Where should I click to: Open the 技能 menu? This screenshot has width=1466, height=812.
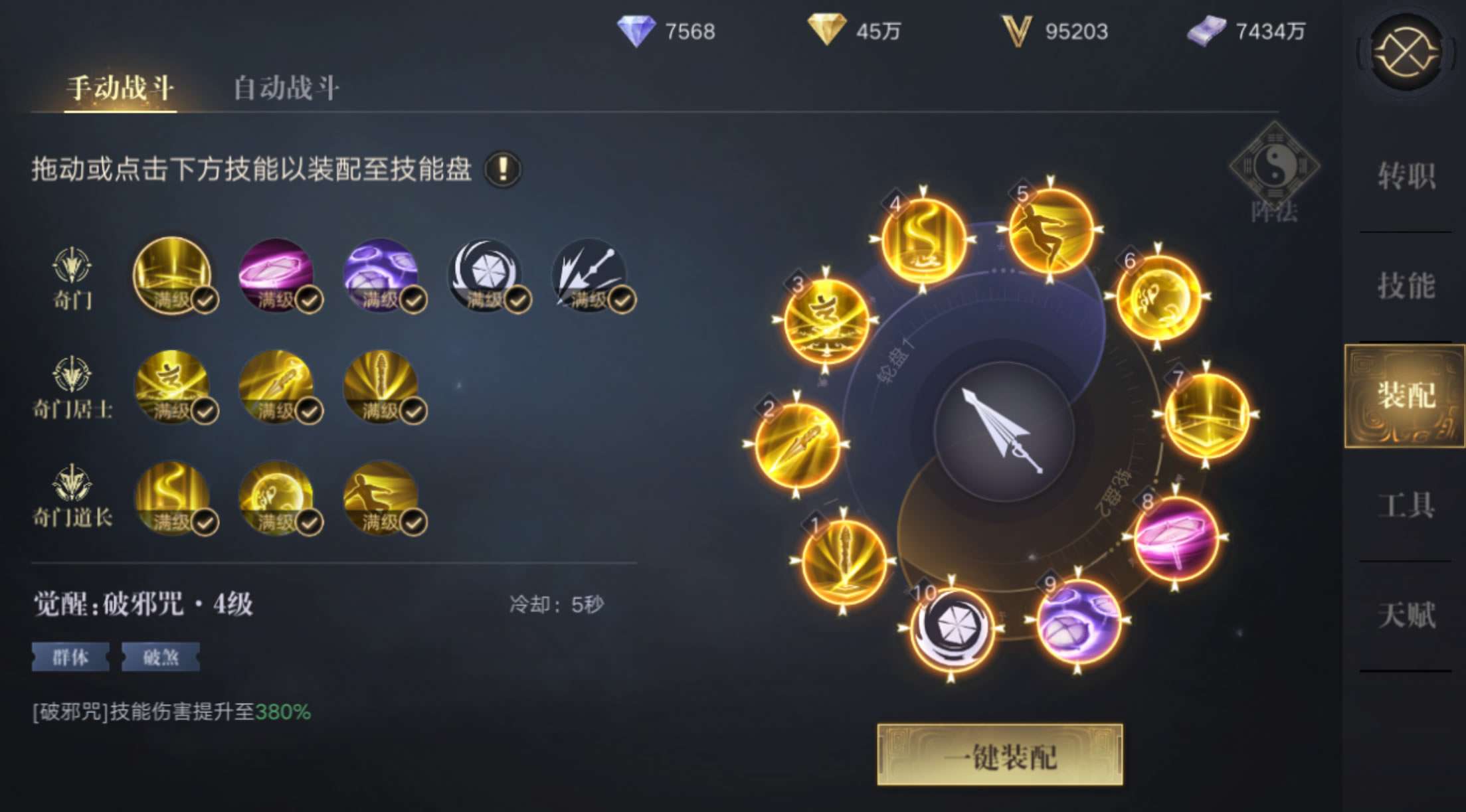pos(1406,285)
